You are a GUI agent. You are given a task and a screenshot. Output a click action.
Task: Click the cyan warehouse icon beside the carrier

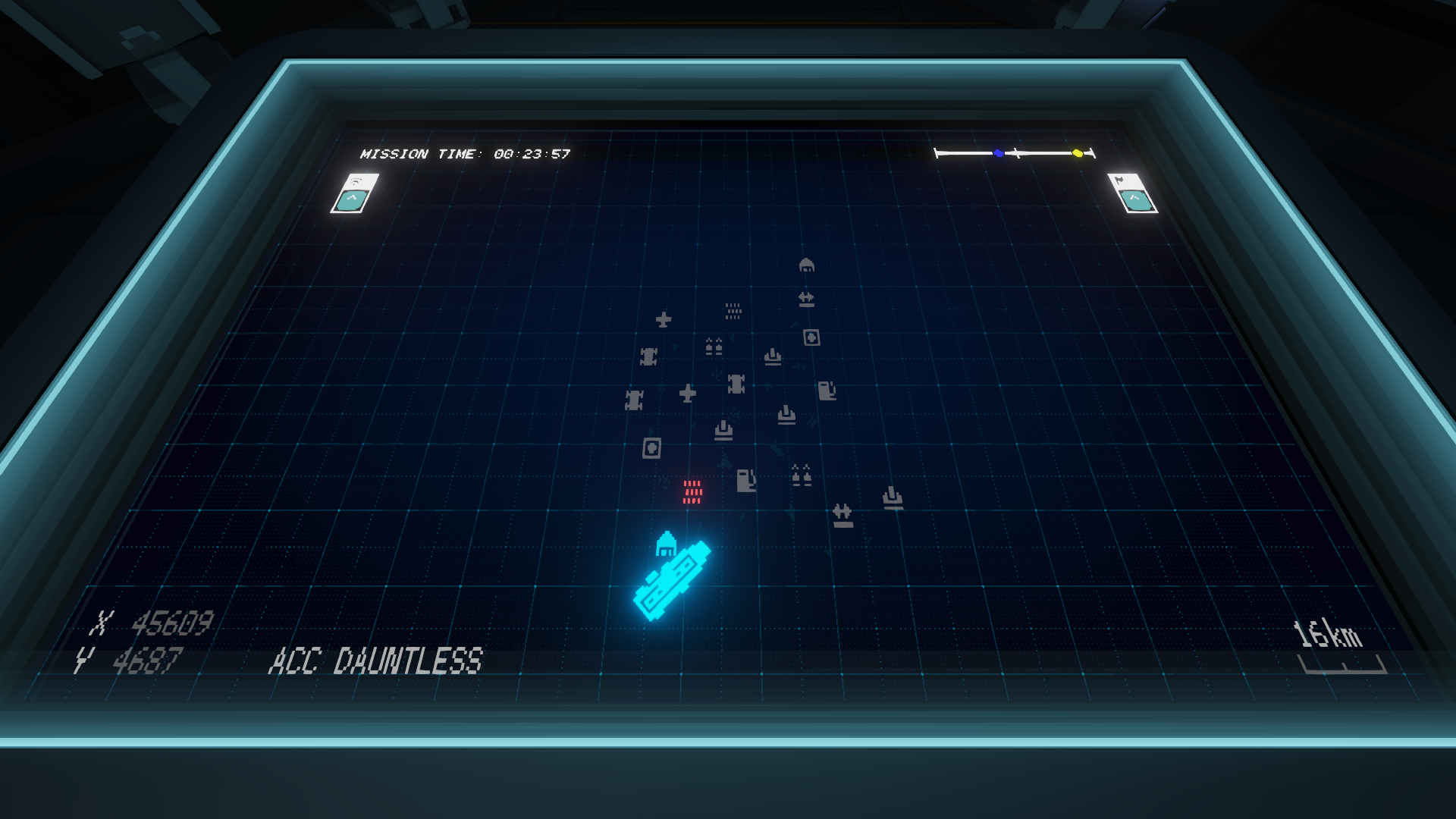click(666, 544)
